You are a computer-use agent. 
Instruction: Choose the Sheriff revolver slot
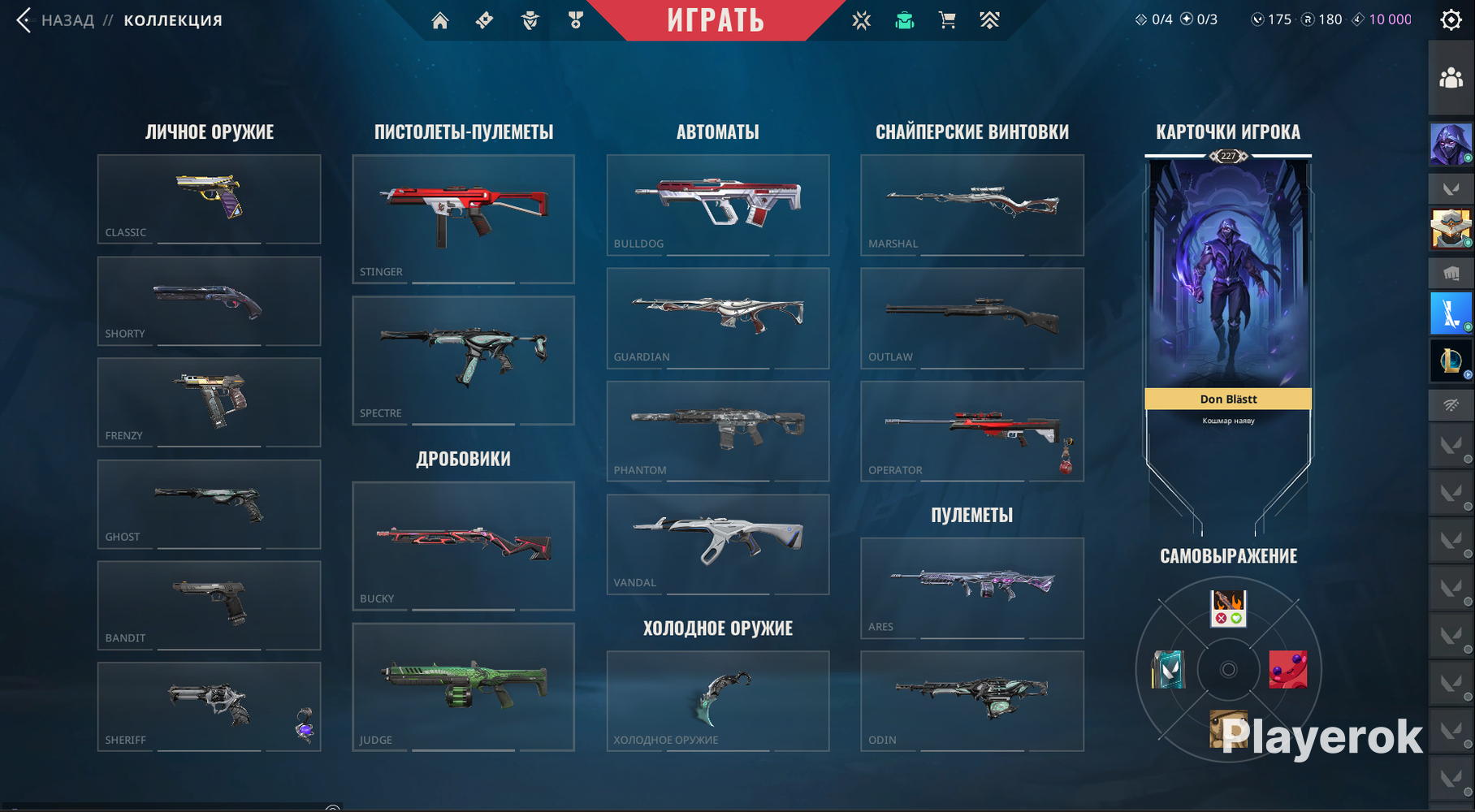click(209, 706)
